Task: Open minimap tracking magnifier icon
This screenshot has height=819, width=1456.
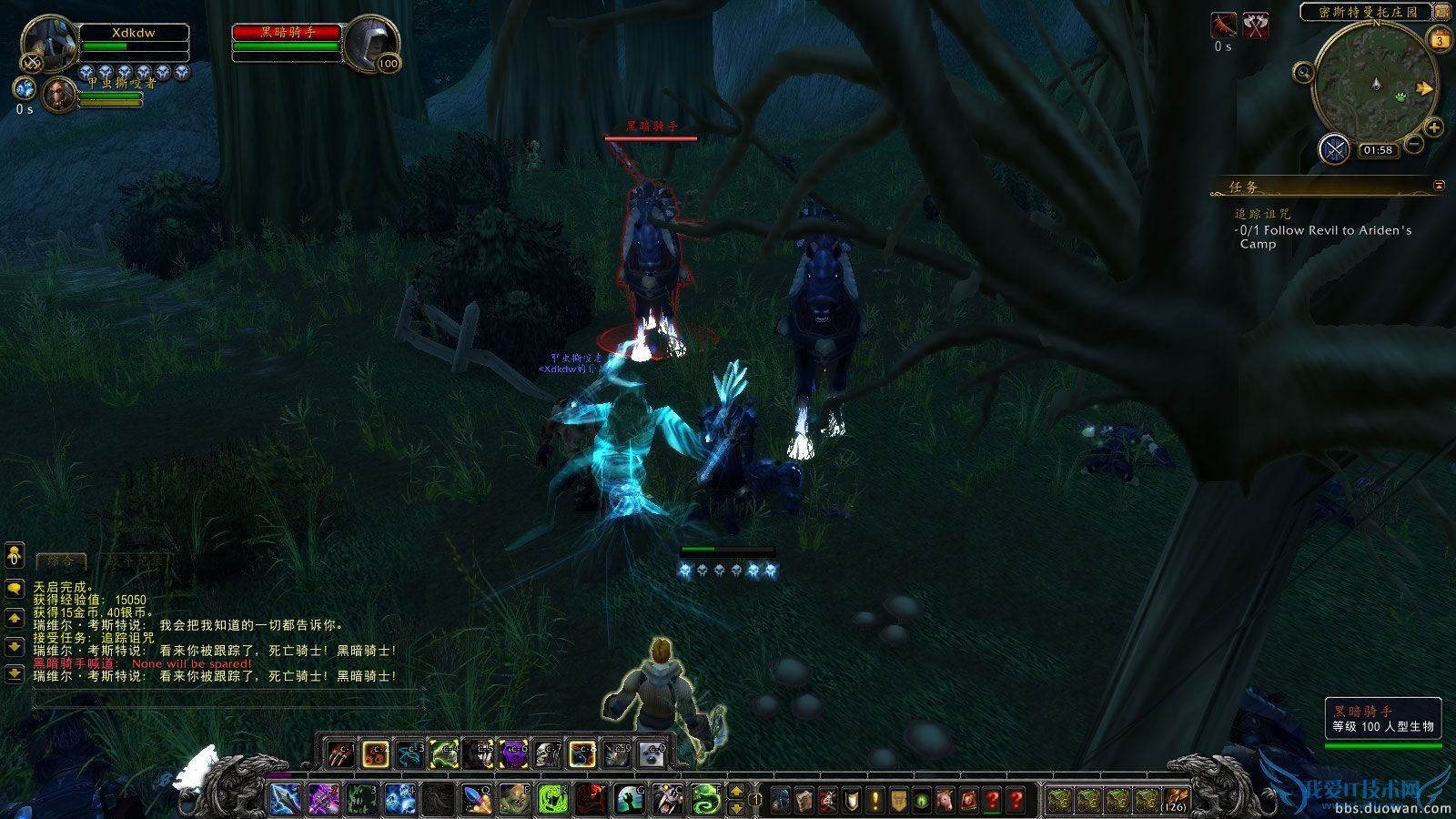Action: [1303, 73]
